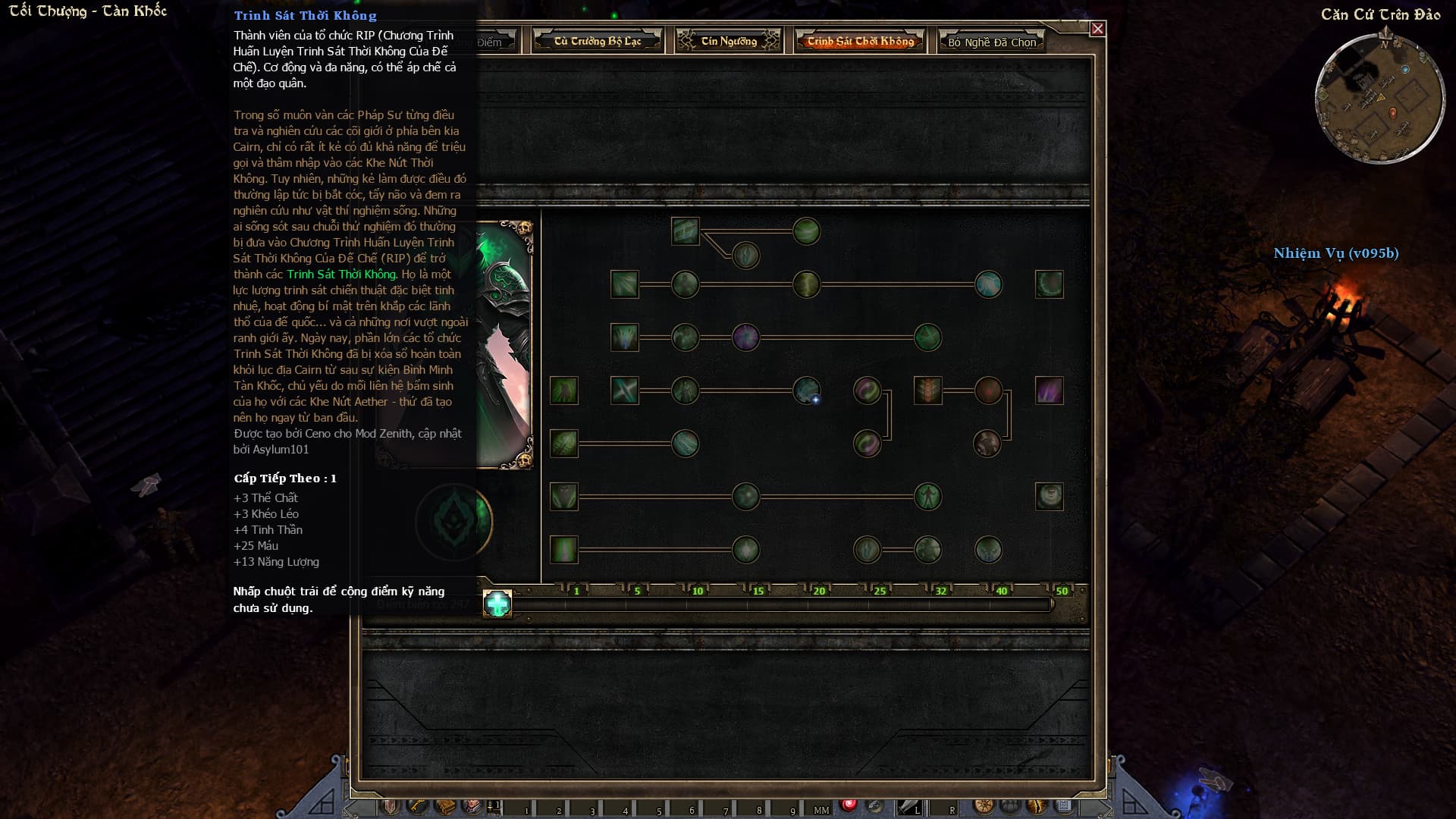
Task: Open the Tín Ngưỡng tab
Action: click(x=728, y=41)
